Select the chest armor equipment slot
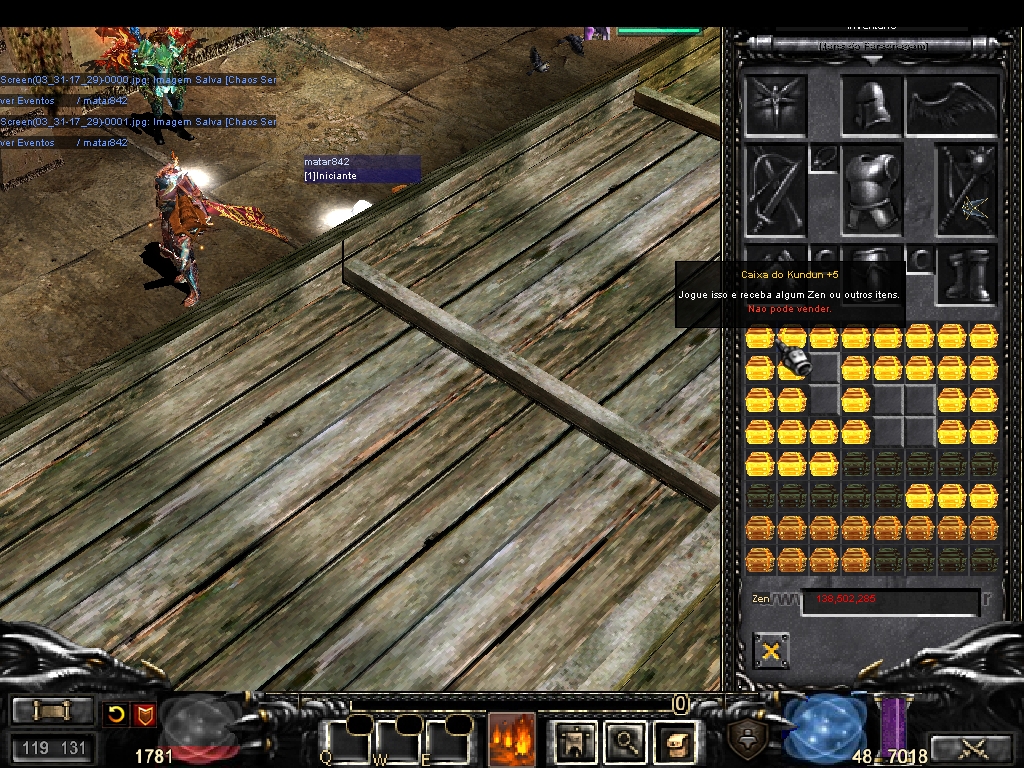 click(x=872, y=191)
